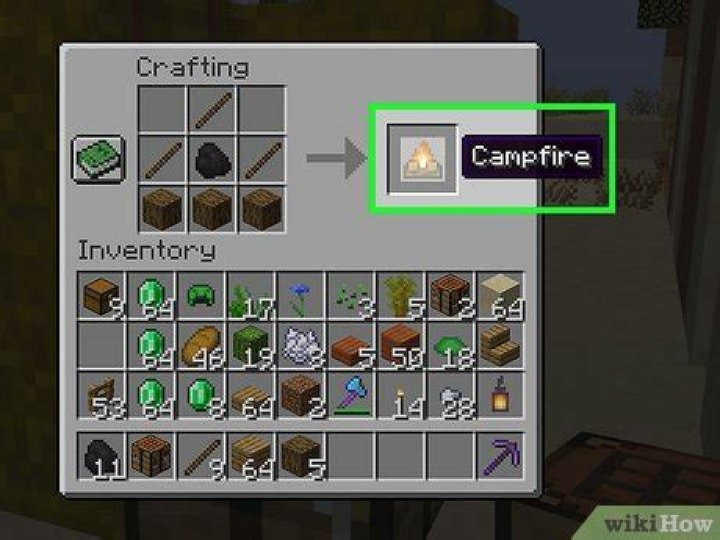The width and height of the screenshot is (720, 540).
Task: Select the chest stack in the inventory
Action: tap(102, 295)
